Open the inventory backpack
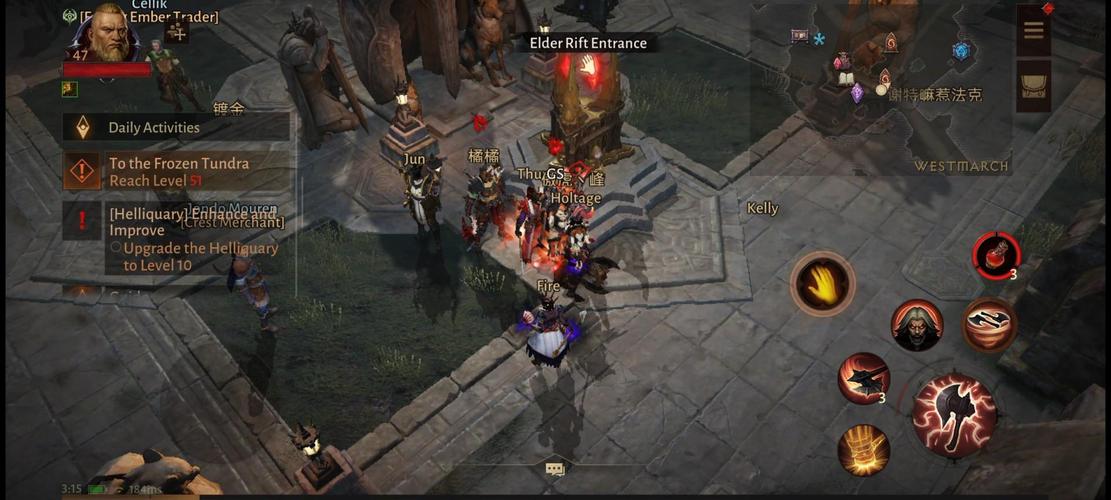 [1033, 87]
